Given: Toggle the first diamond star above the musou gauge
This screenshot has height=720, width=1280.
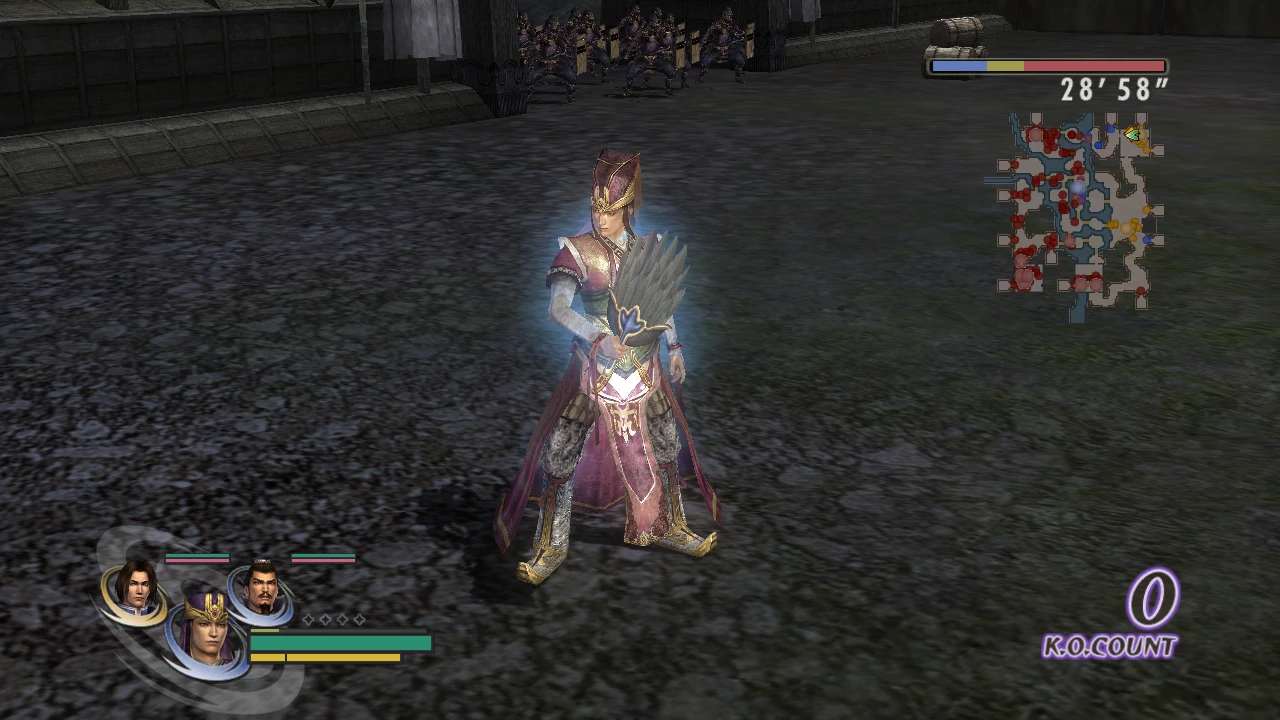Looking at the screenshot, I should pos(308,619).
